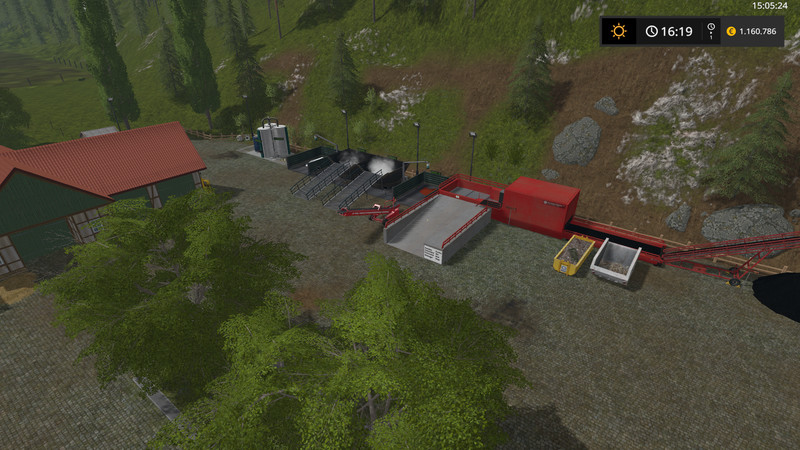Click the sunny weather icon

tap(618, 31)
